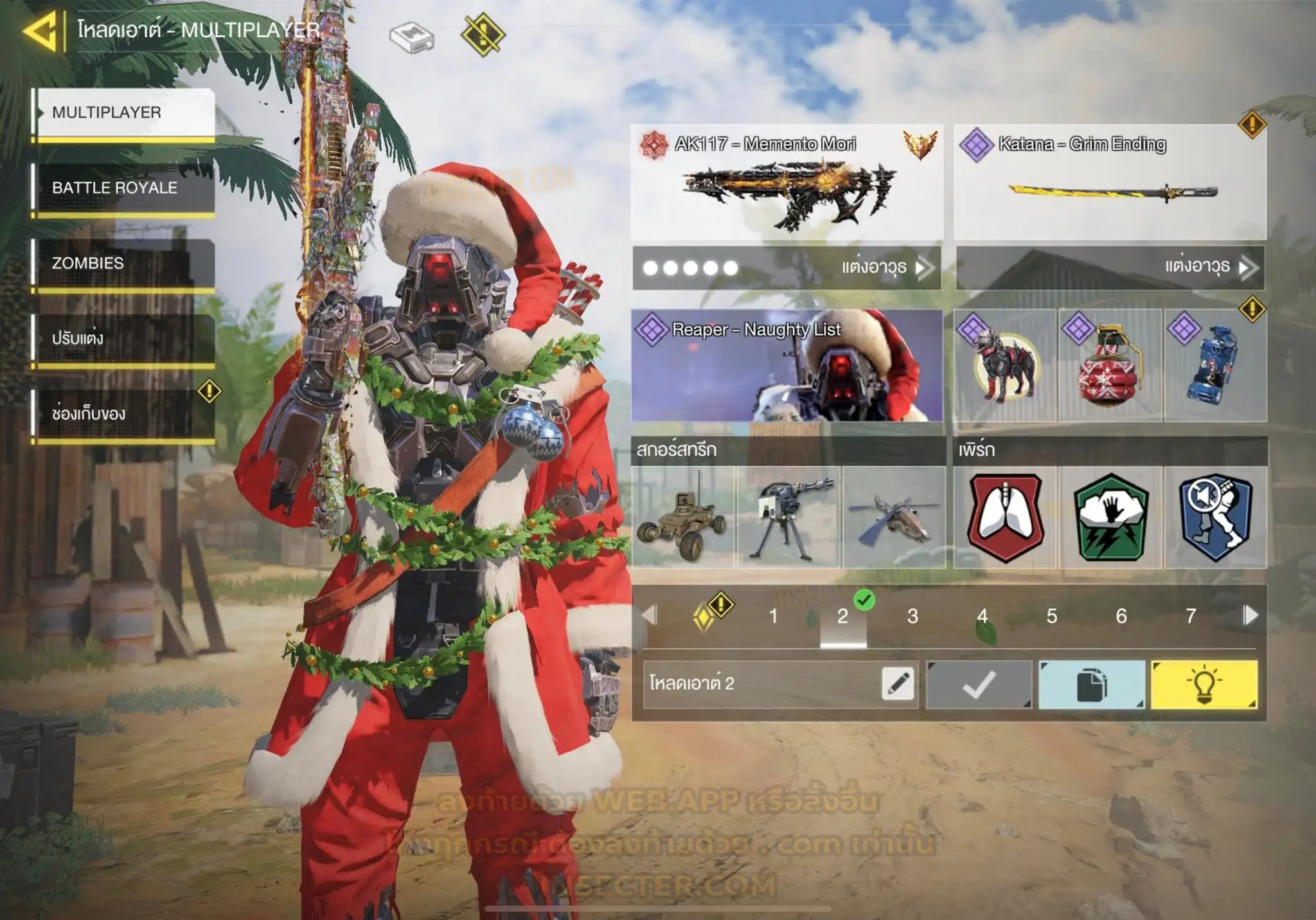This screenshot has height=920, width=1316.
Task: Open the ช่องเก็บของ inventory section
Action: [x=123, y=413]
